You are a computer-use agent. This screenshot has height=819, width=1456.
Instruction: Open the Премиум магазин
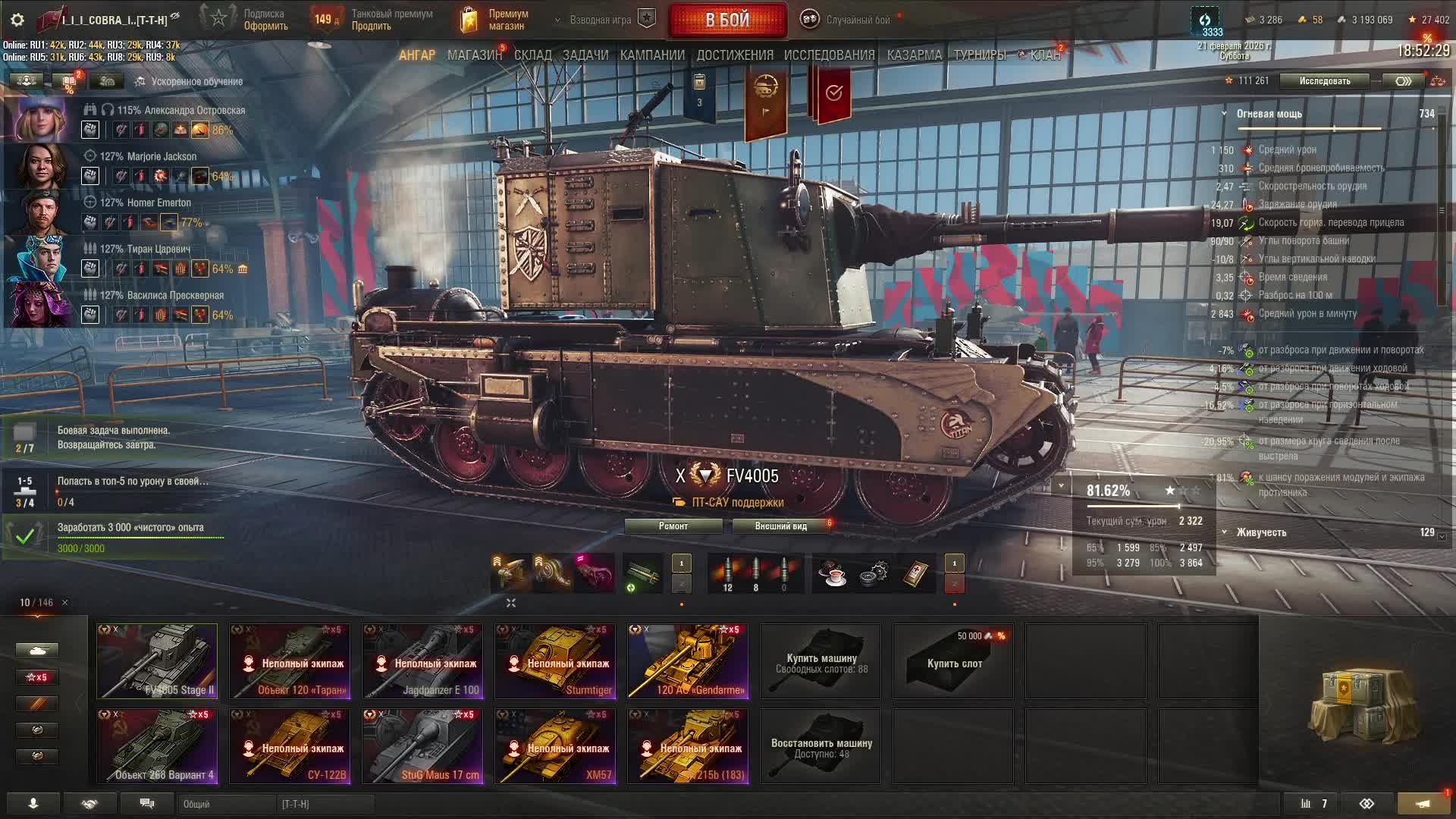pyautogui.click(x=495, y=20)
